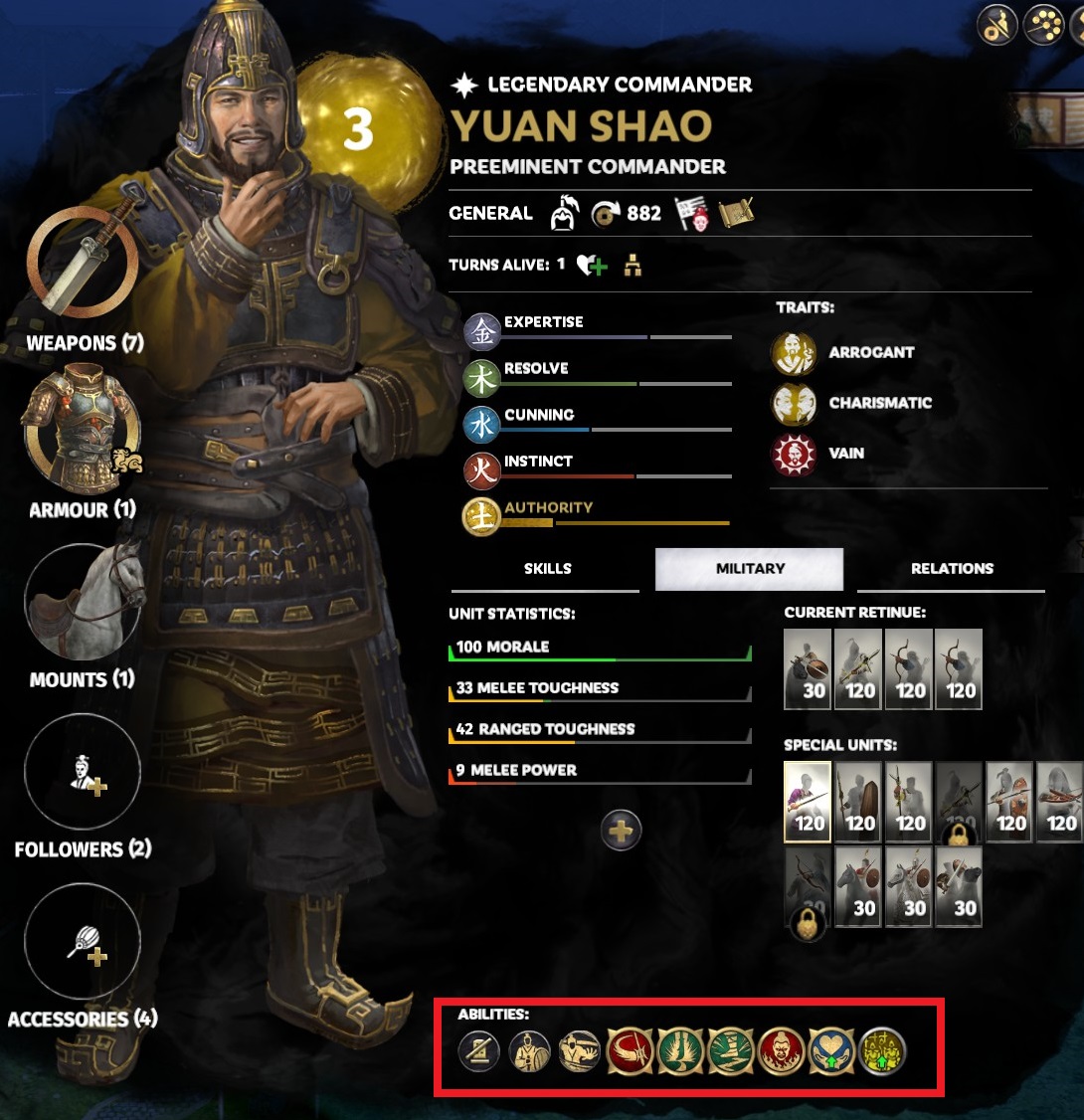Open the Relations tab

click(952, 569)
